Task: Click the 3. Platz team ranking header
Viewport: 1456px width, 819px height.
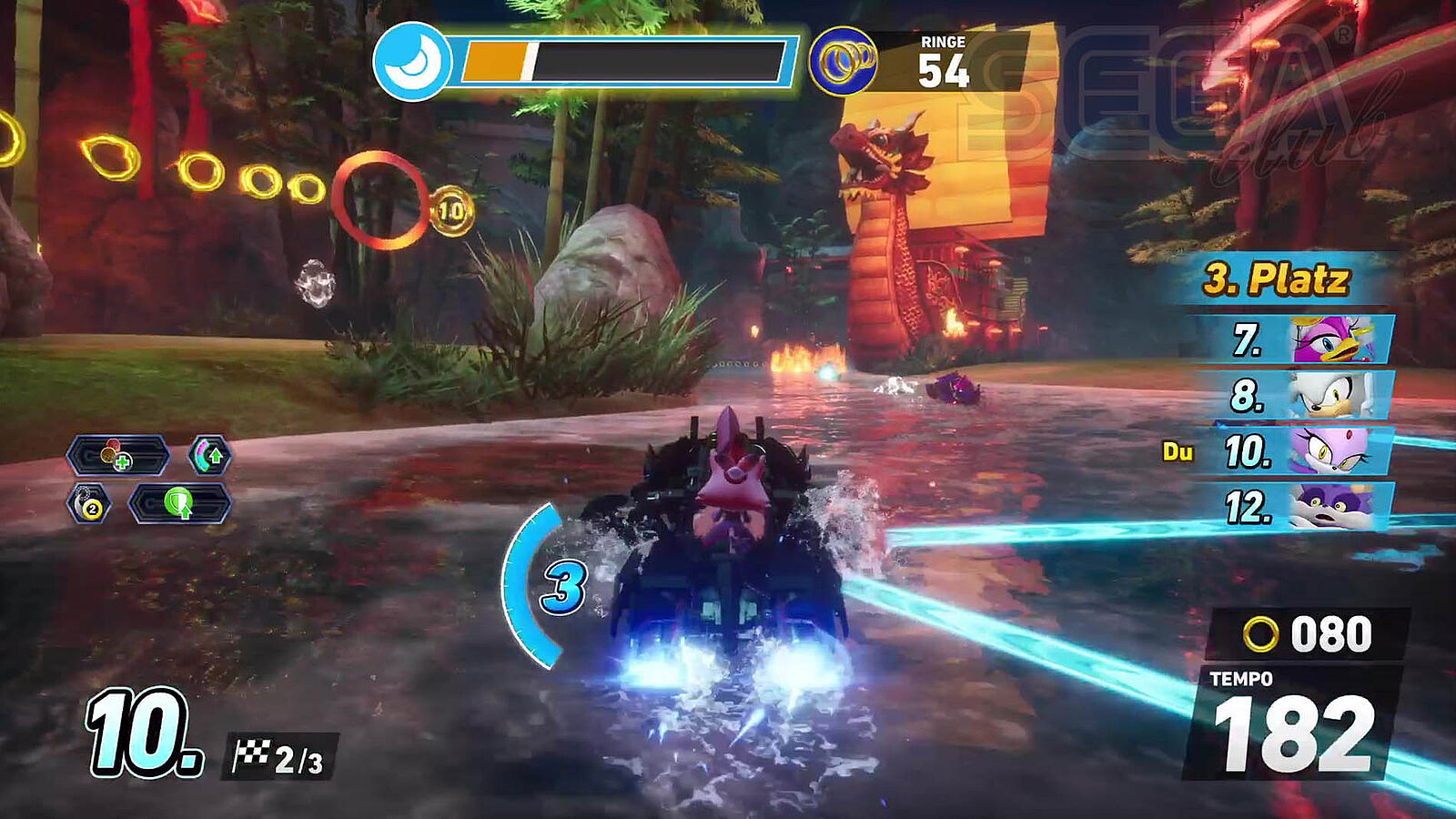Action: coord(1276,279)
